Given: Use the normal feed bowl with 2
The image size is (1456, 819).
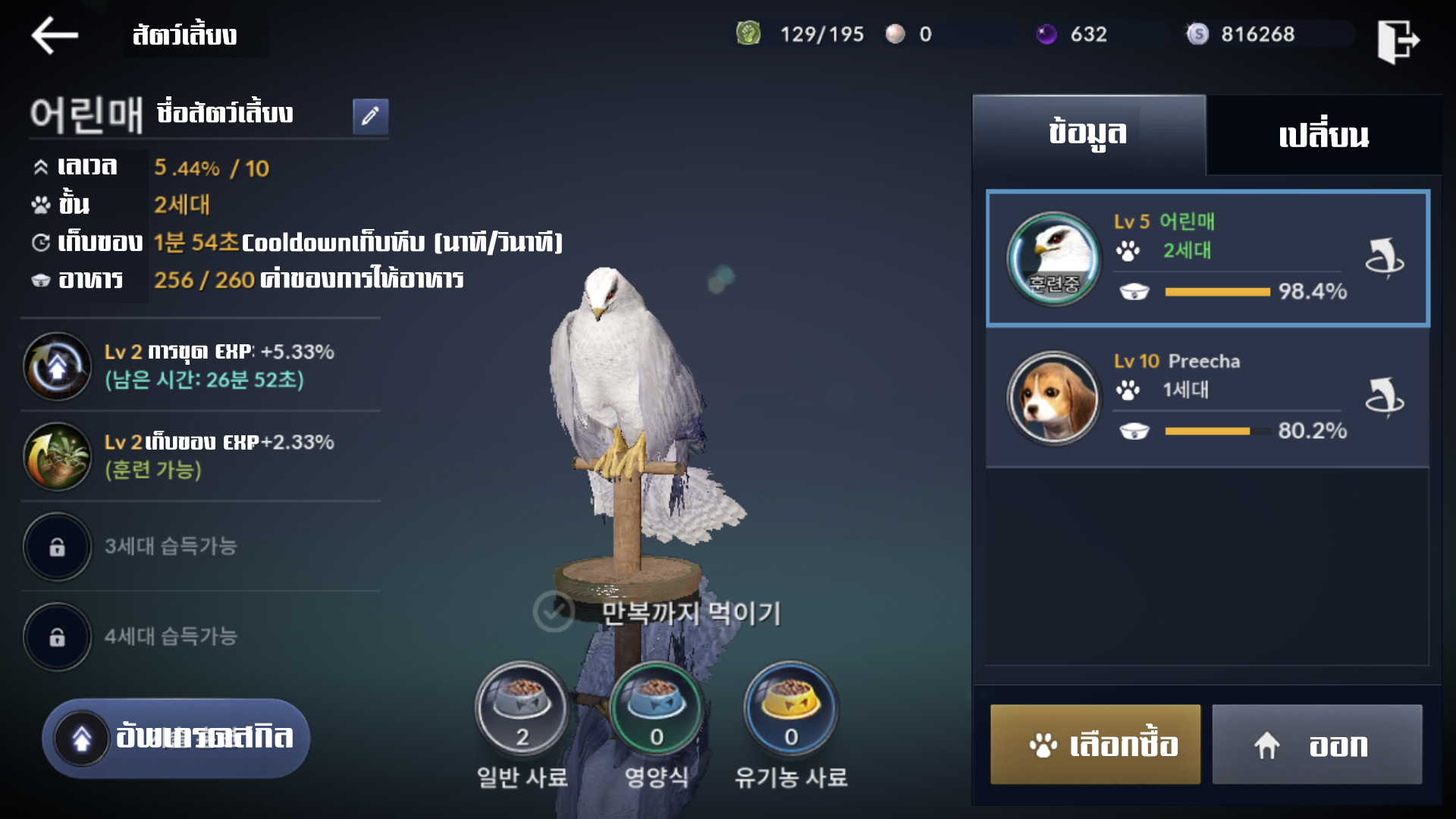Looking at the screenshot, I should point(522,708).
